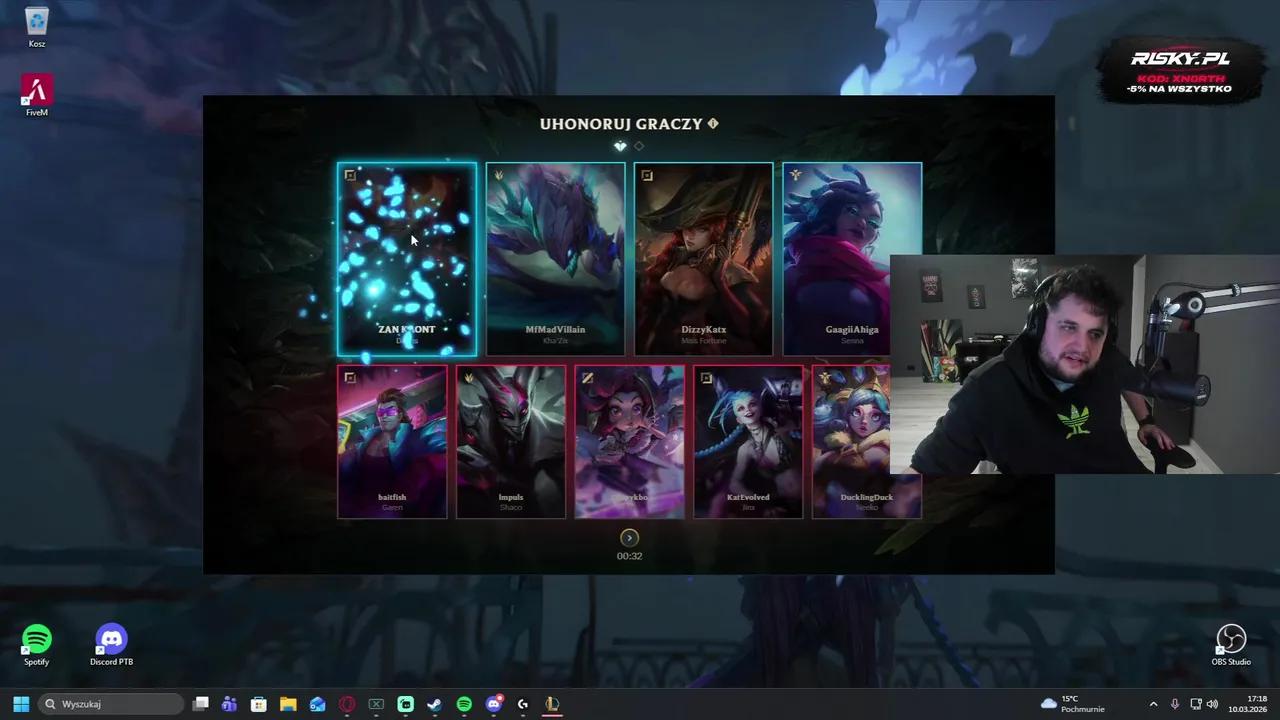The image size is (1280, 720).
Task: Honor ZAN KLONT by selecting his card
Action: (x=406, y=259)
